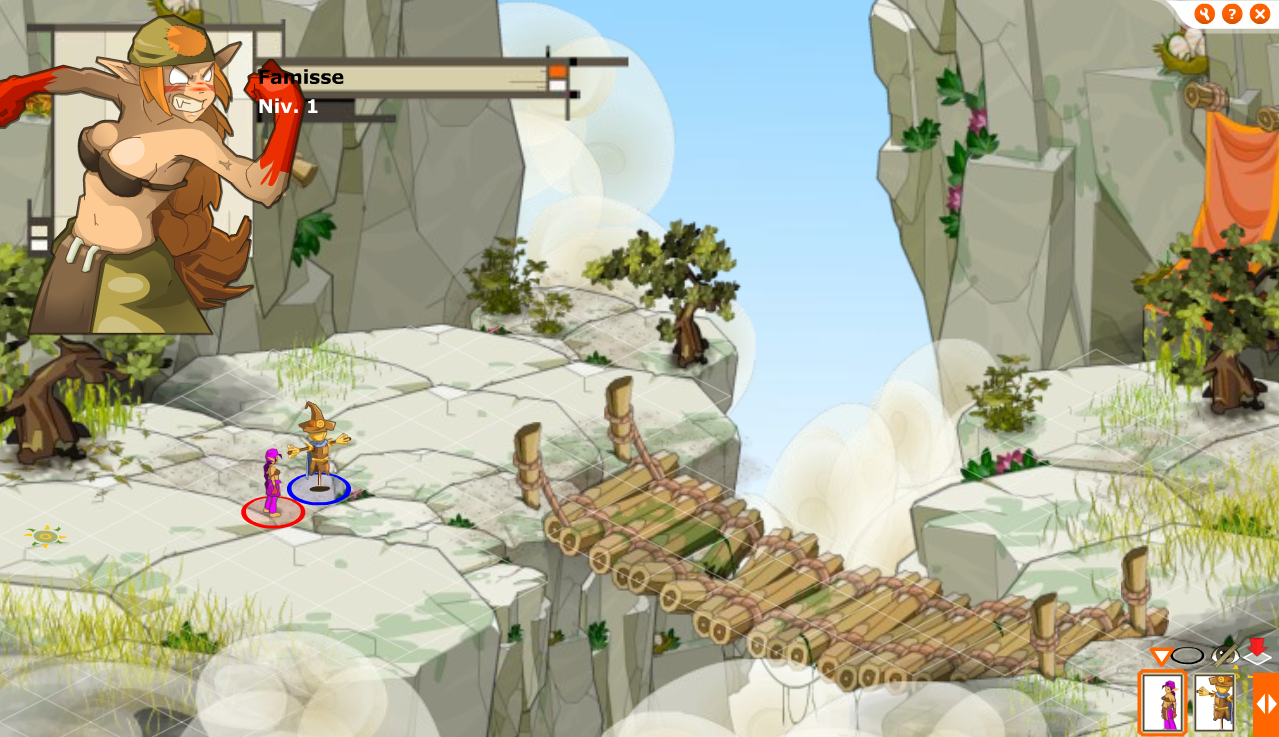1279x737 pixels.
Task: Close the game with the X button
Action: pyautogui.click(x=1259, y=14)
